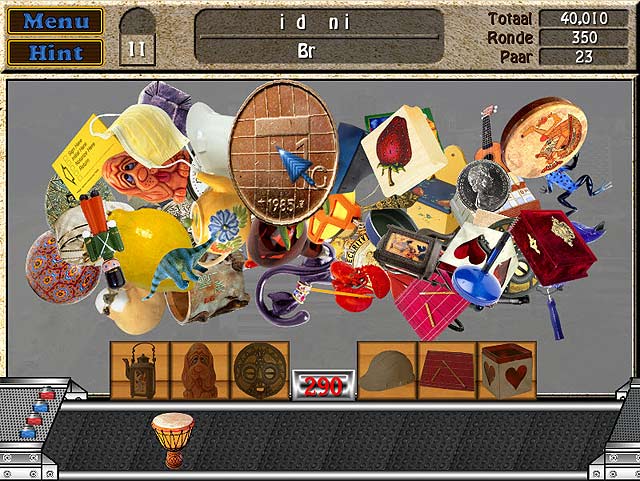This screenshot has width=640, height=481.
Task: Pick the djembe drum on the conveyor belt
Action: [172, 436]
